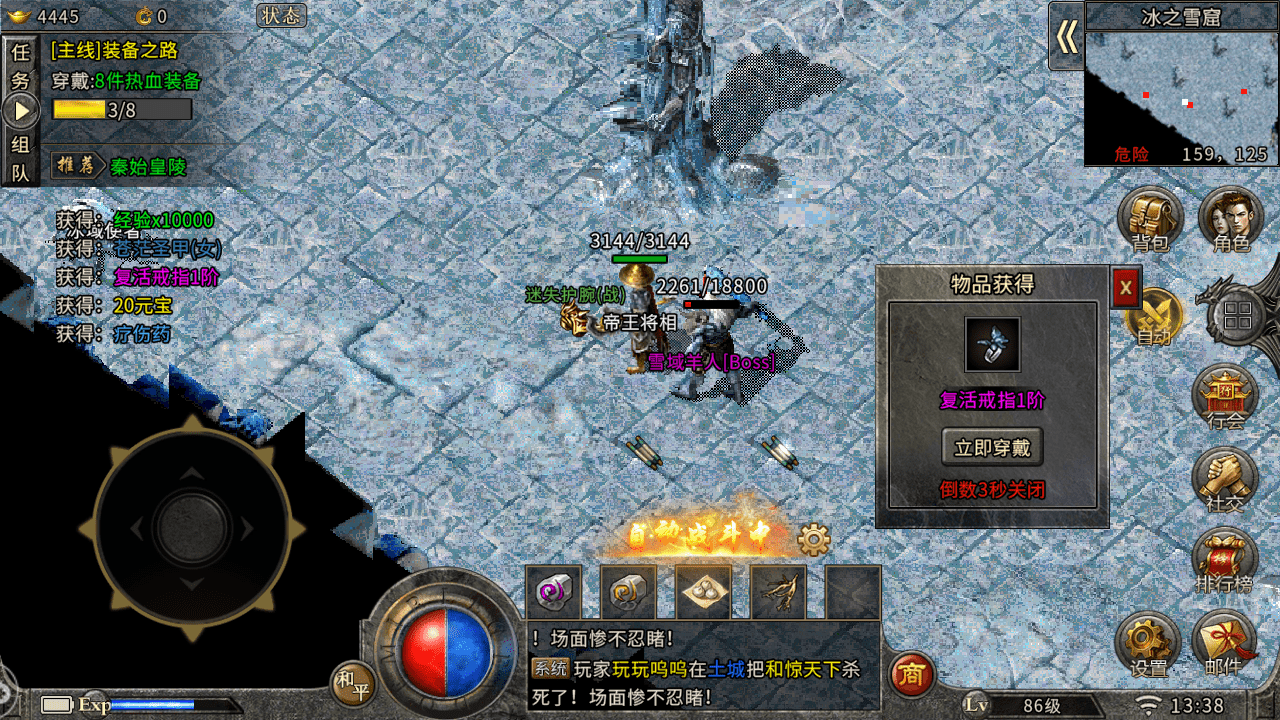Open the 角色 character sheet

click(x=1231, y=220)
